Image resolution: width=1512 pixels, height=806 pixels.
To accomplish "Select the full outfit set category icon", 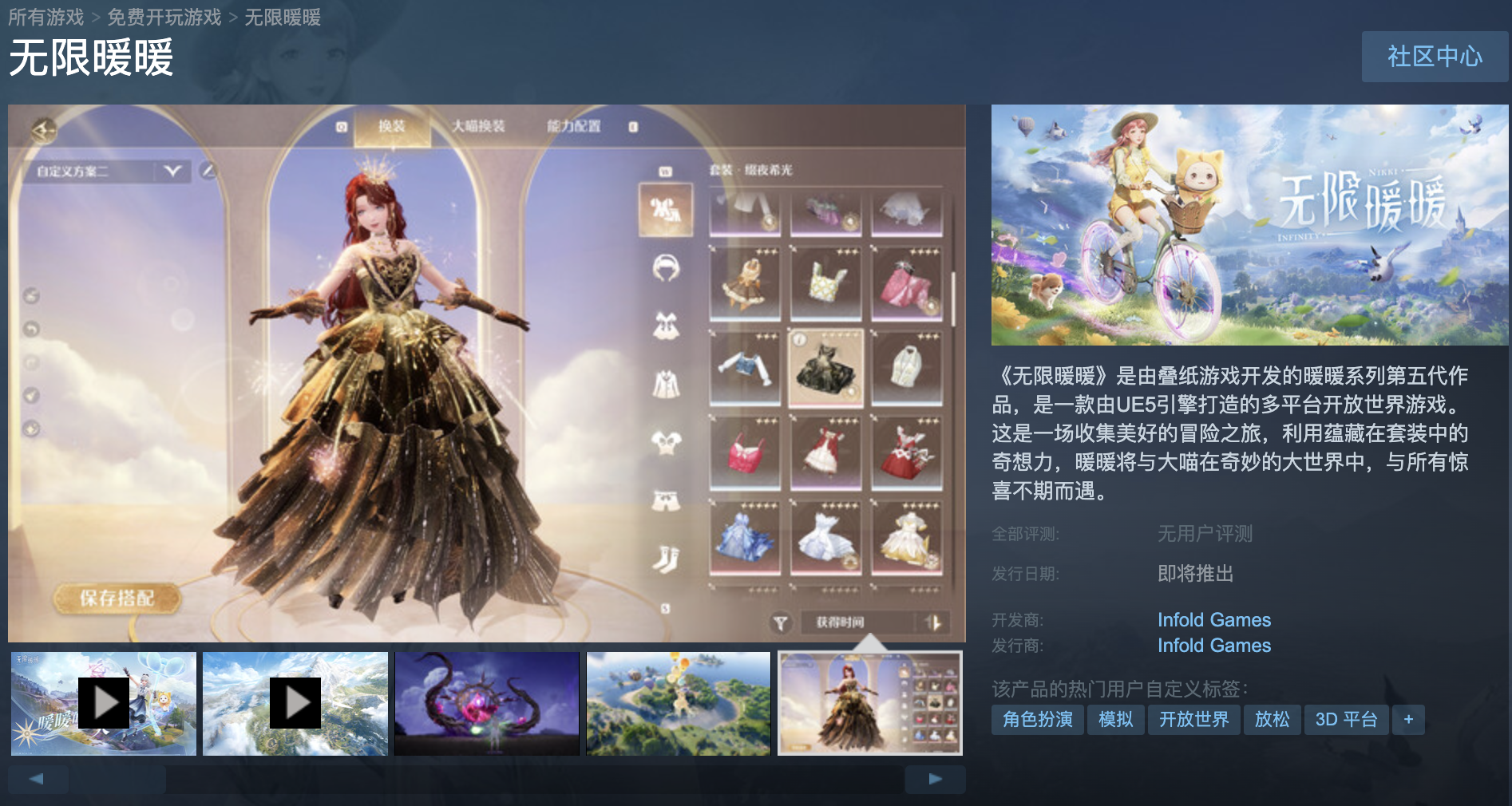I will [667, 207].
